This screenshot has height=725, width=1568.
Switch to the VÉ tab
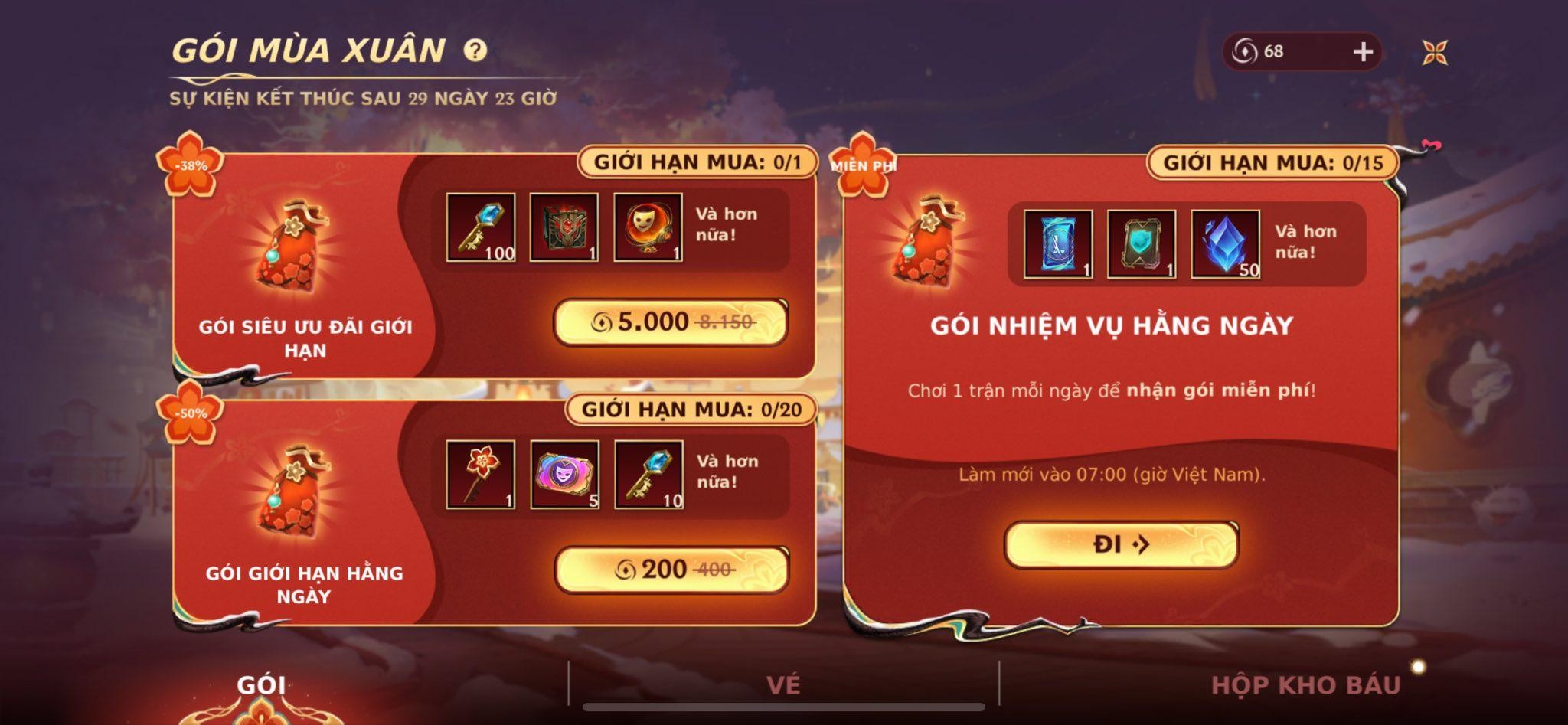(782, 684)
